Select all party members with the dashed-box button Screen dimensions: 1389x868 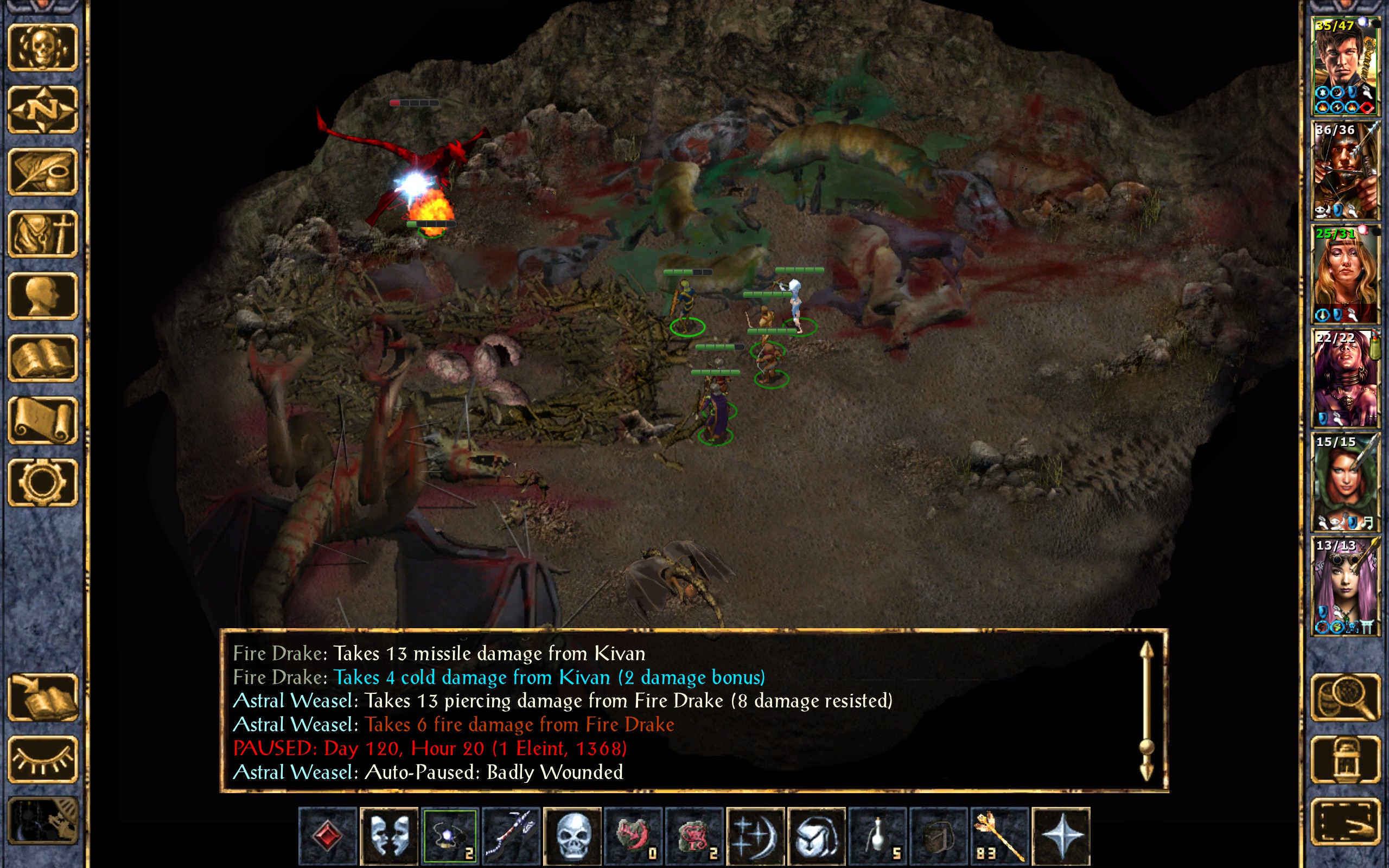pyautogui.click(x=1346, y=822)
